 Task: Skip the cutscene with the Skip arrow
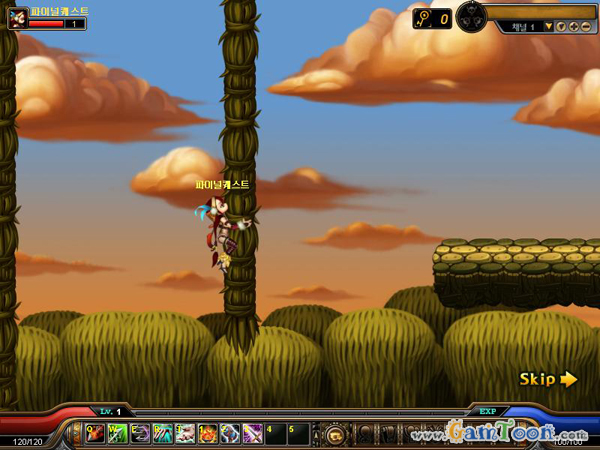548,379
